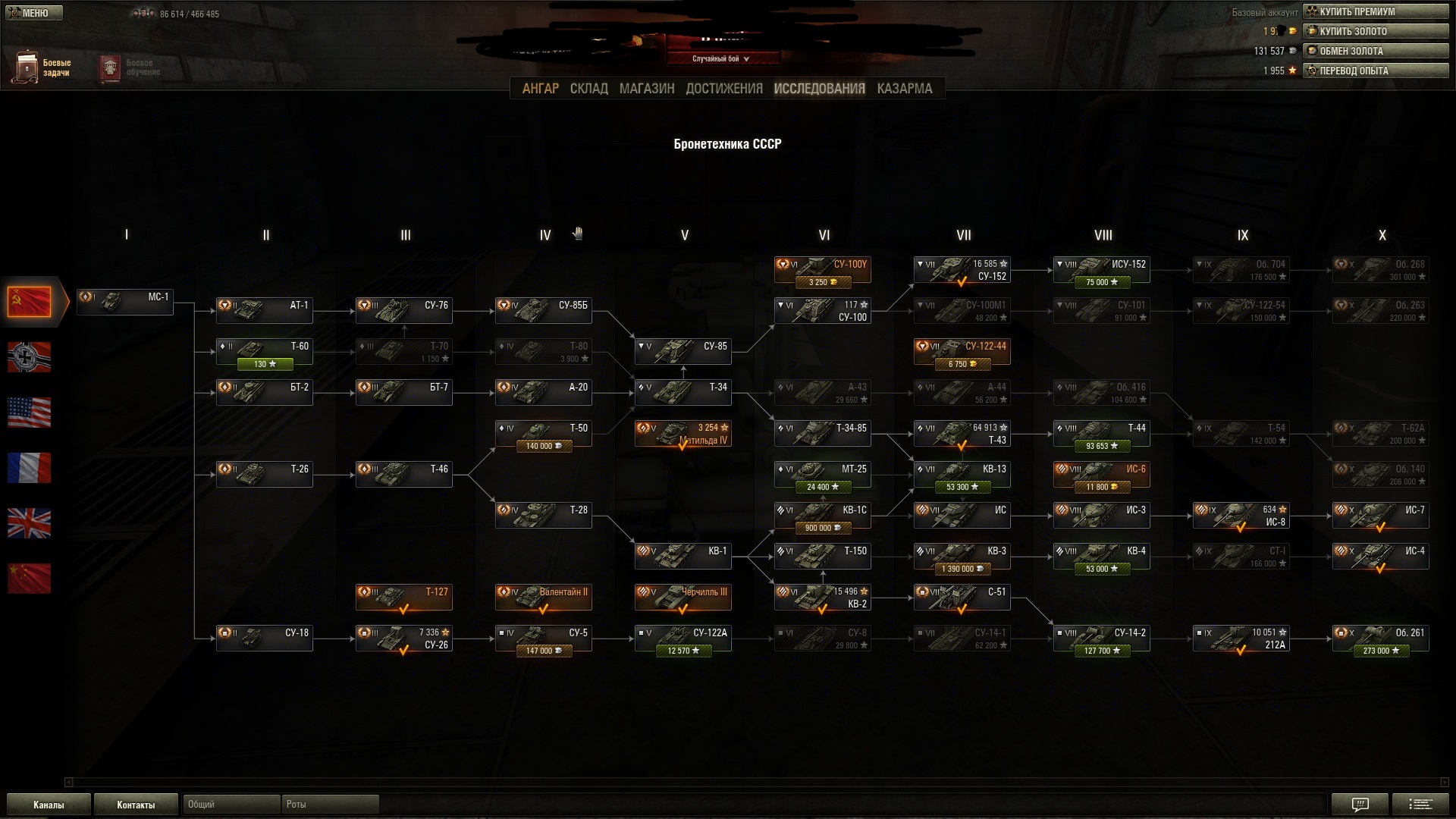Select the French nation flag
Image resolution: width=1456 pixels, height=819 pixels.
tap(30, 468)
